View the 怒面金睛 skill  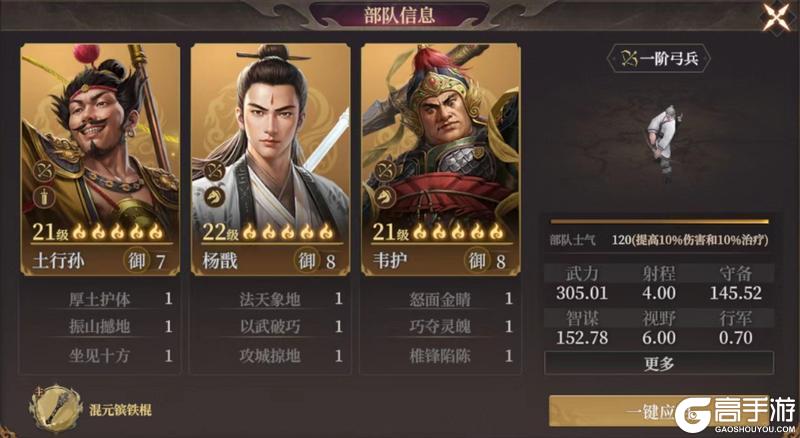click(x=440, y=299)
